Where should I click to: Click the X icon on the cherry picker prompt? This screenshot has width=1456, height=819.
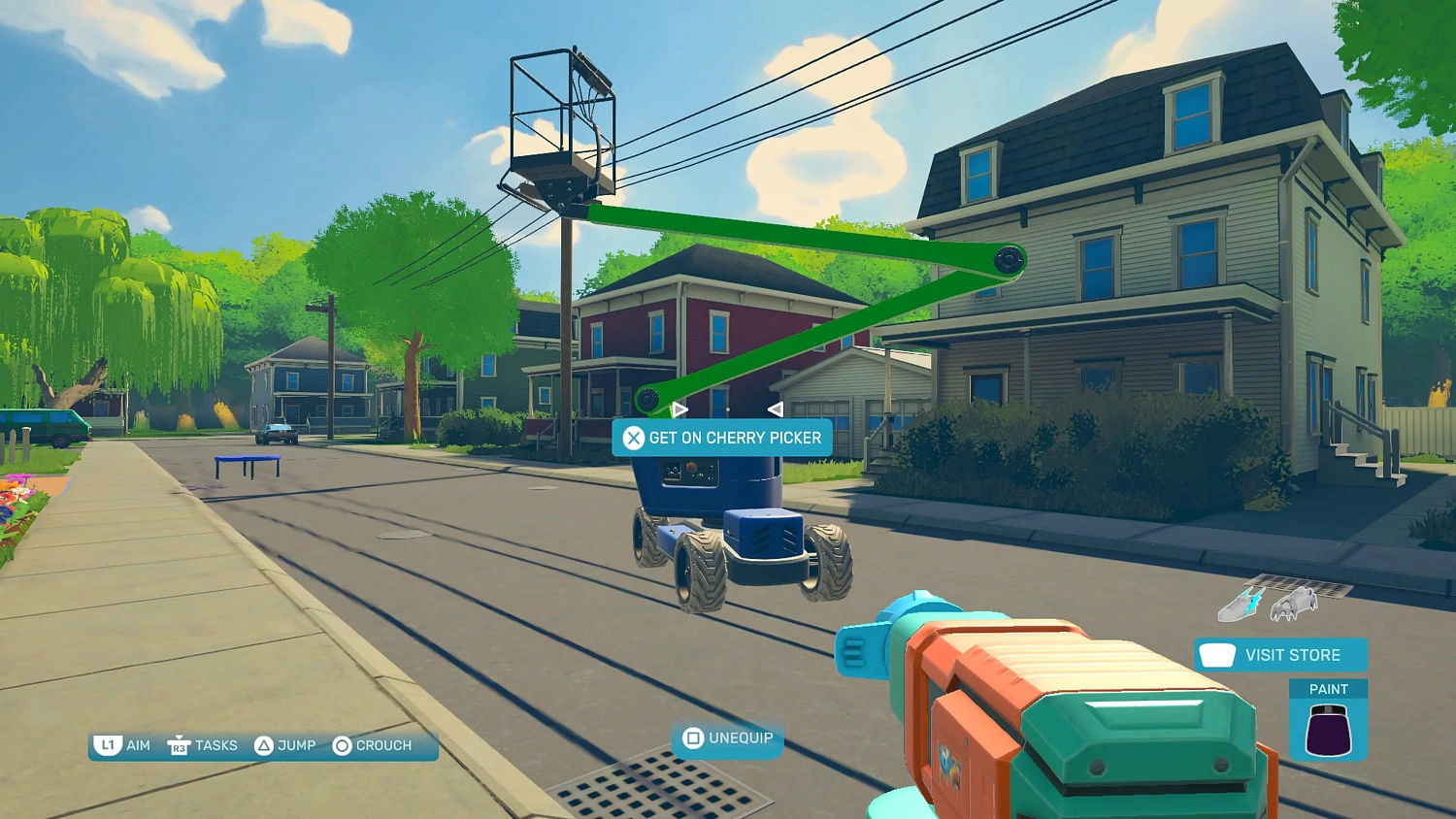coord(634,438)
